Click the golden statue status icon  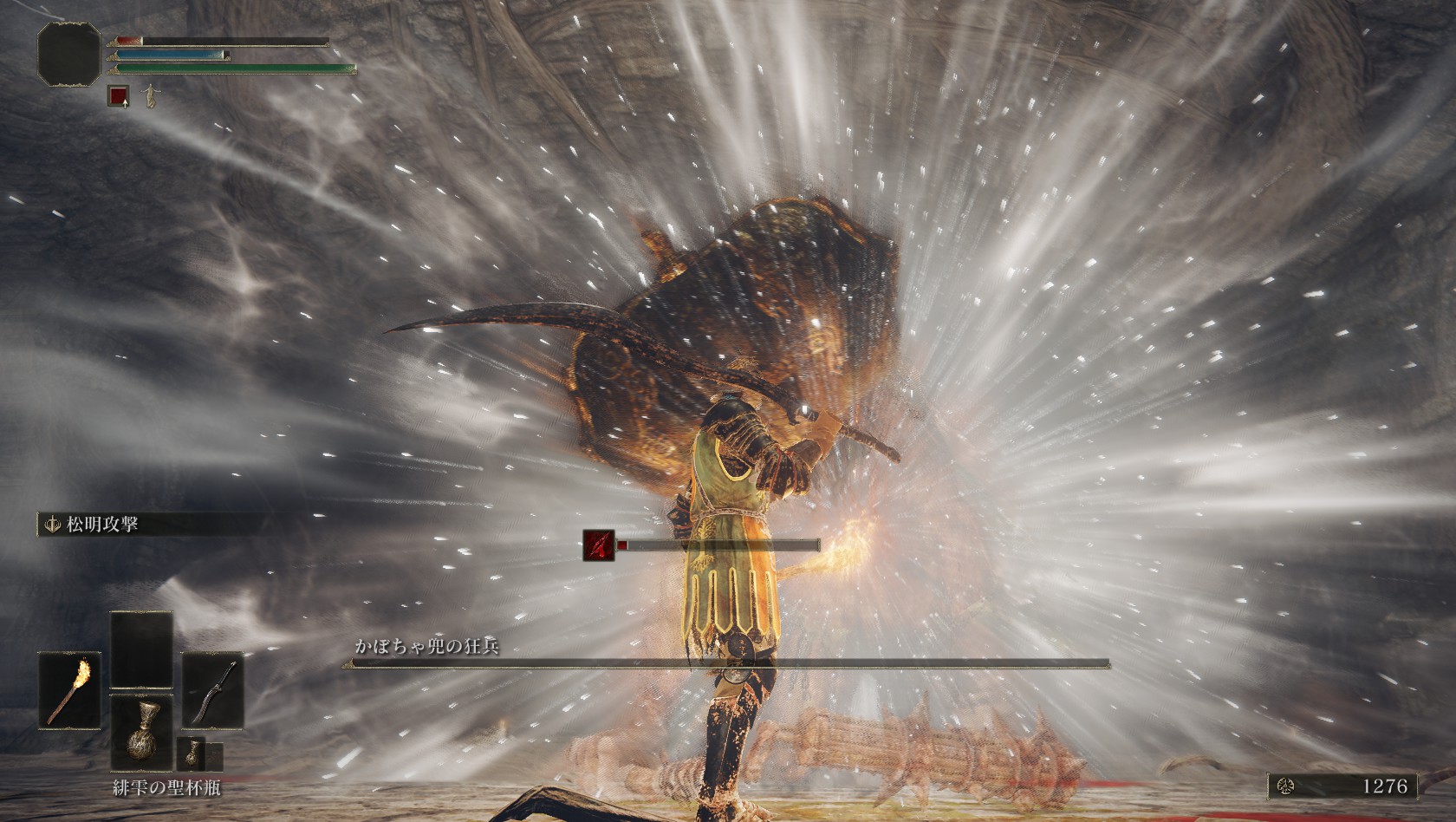(x=151, y=95)
